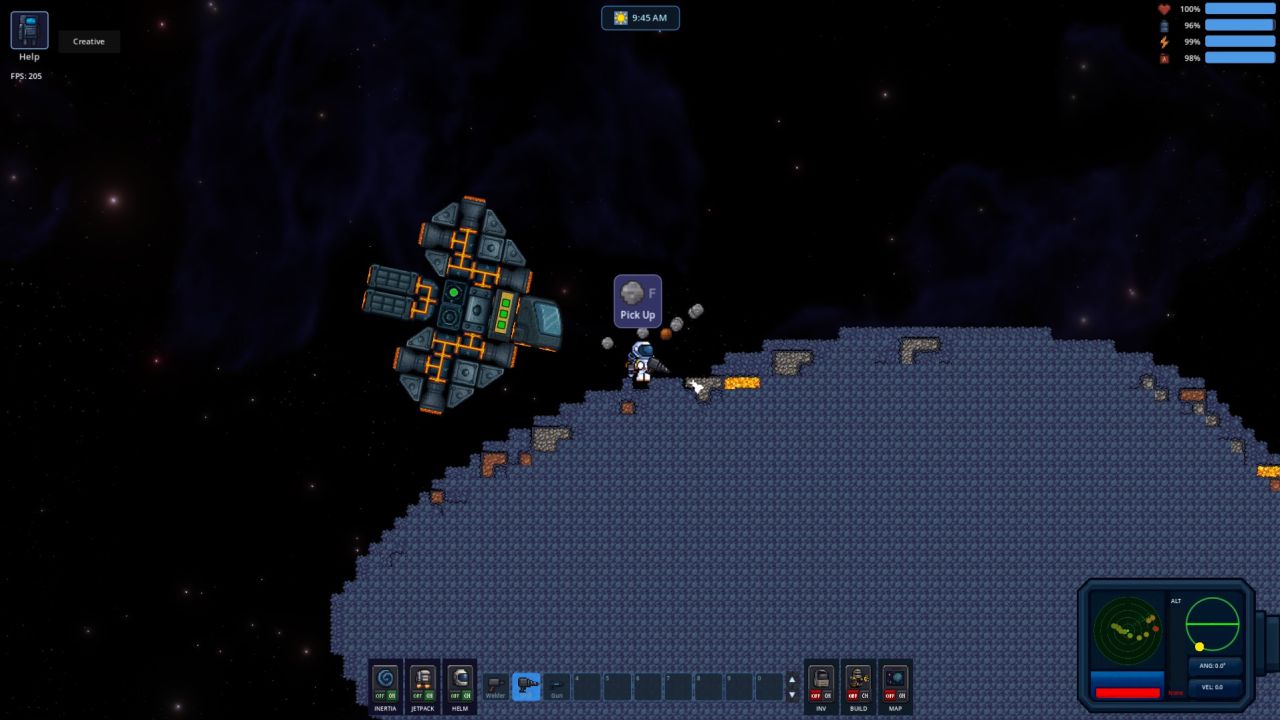This screenshot has height=720, width=1280.
Task: Click the hotbar down arrow
Action: (x=792, y=694)
